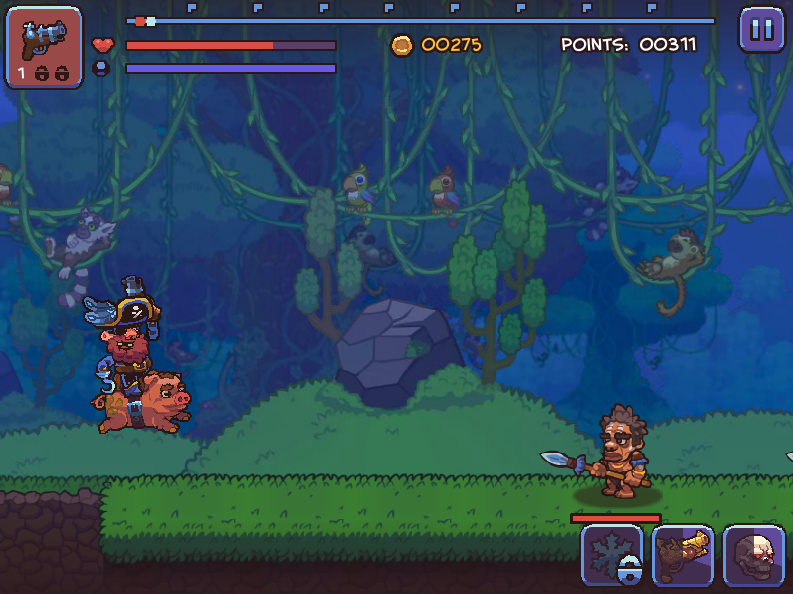Use the golden blunderbuss ability
Screen dimensions: 793x594
pyautogui.click(x=683, y=556)
